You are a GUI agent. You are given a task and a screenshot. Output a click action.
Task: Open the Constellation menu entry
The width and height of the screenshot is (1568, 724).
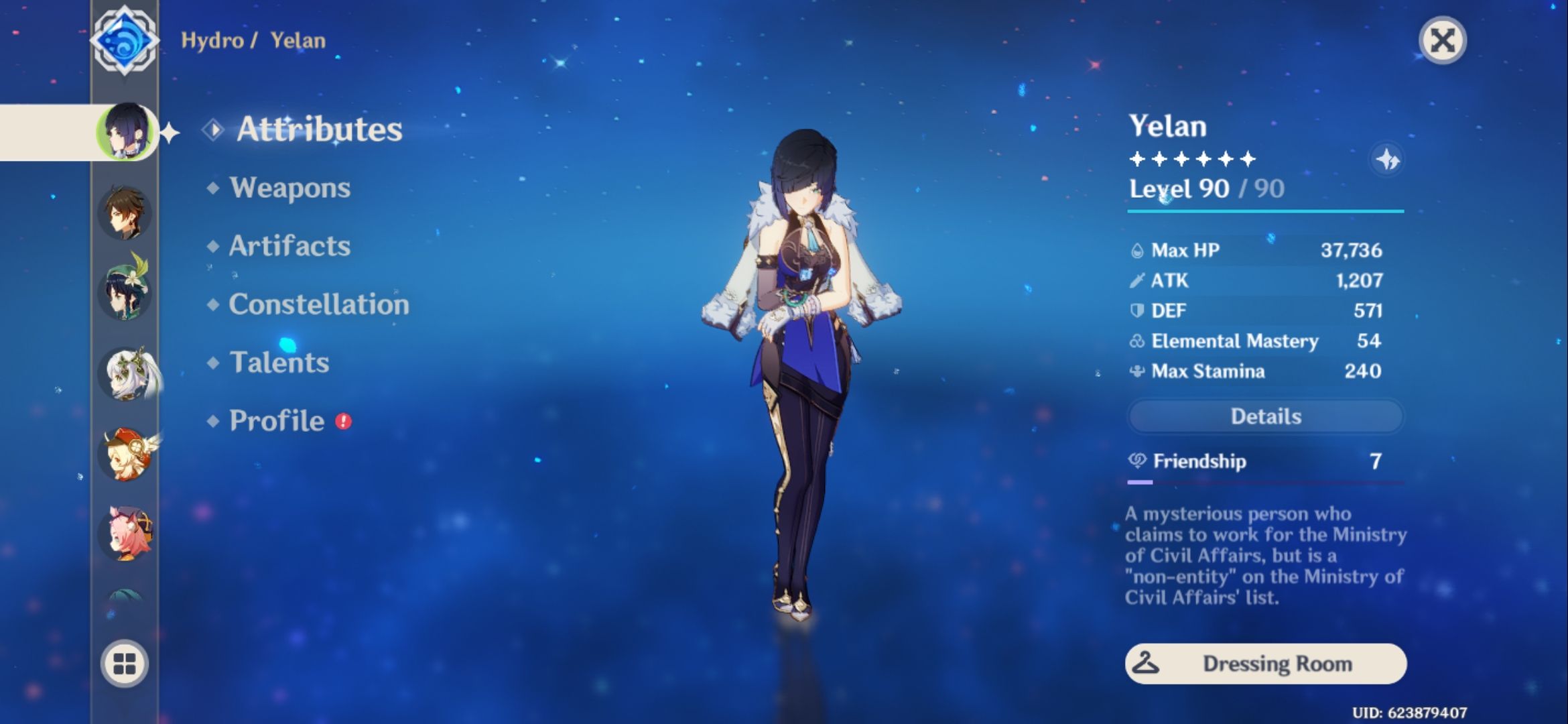(x=318, y=305)
